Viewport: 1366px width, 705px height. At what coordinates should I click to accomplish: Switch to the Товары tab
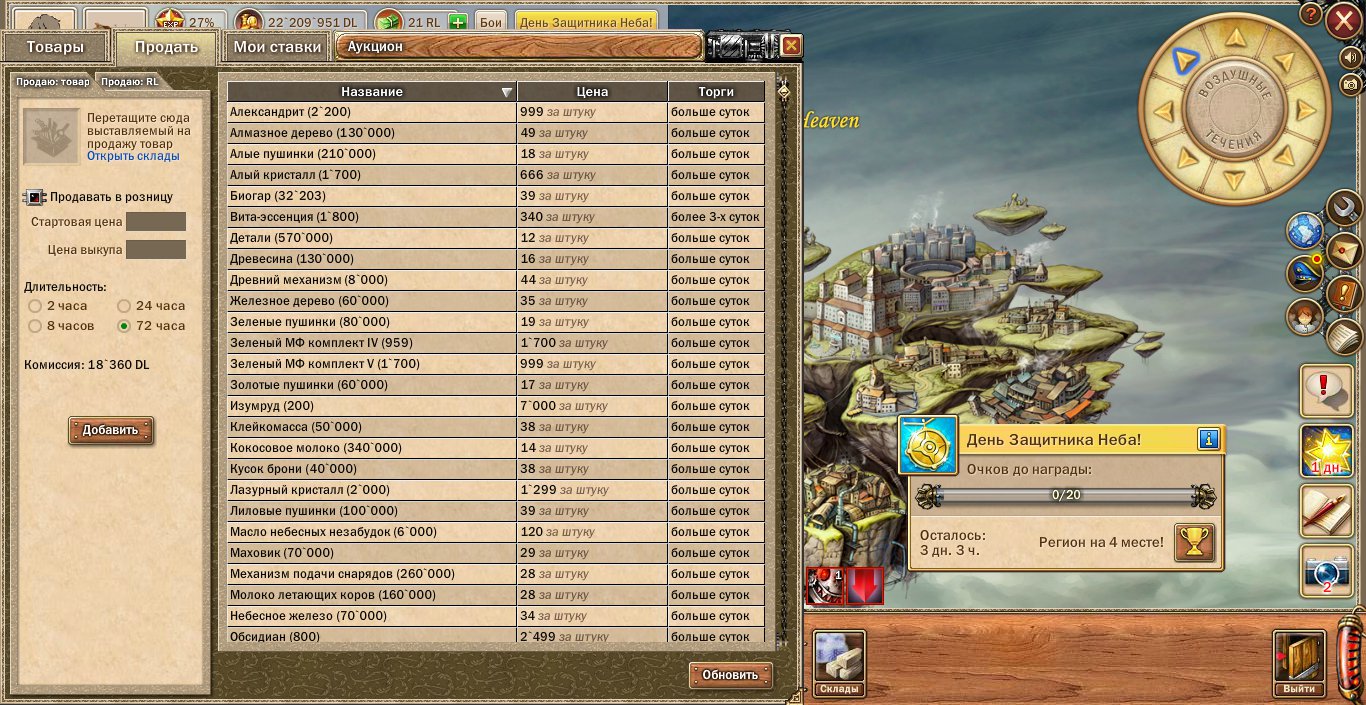[54, 47]
